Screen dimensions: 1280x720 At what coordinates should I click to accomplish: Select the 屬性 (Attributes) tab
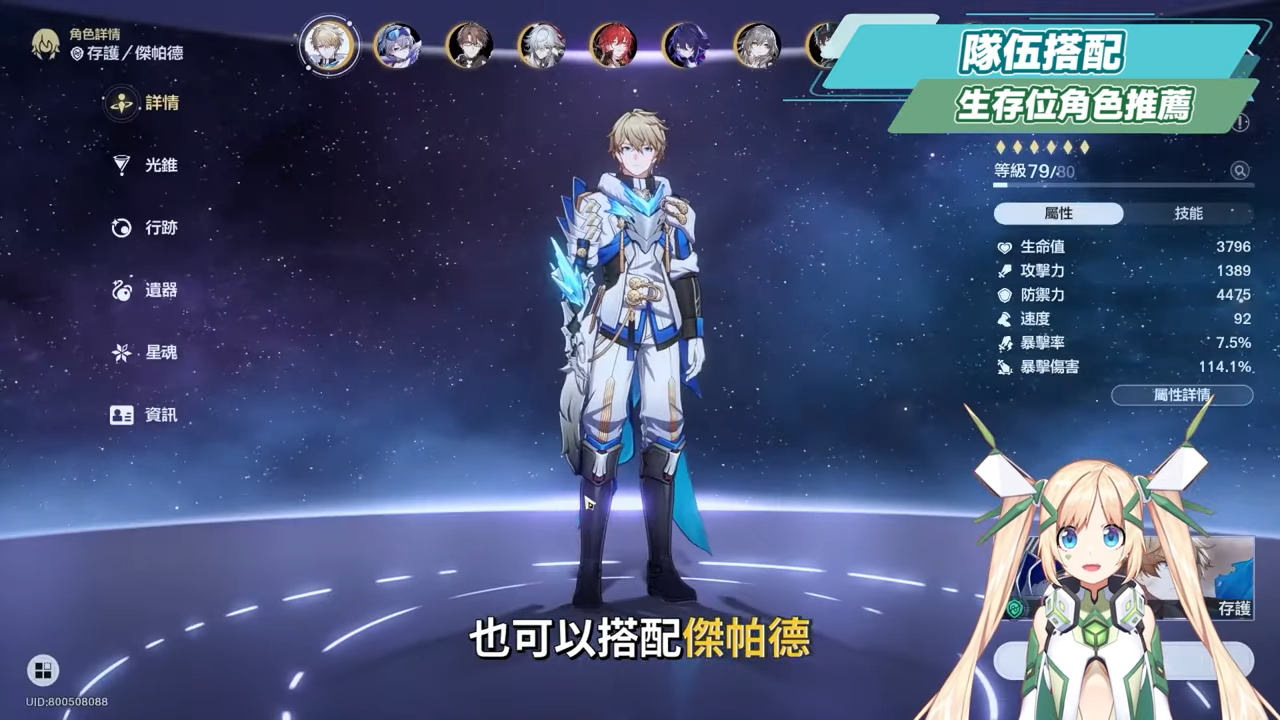click(x=1058, y=214)
